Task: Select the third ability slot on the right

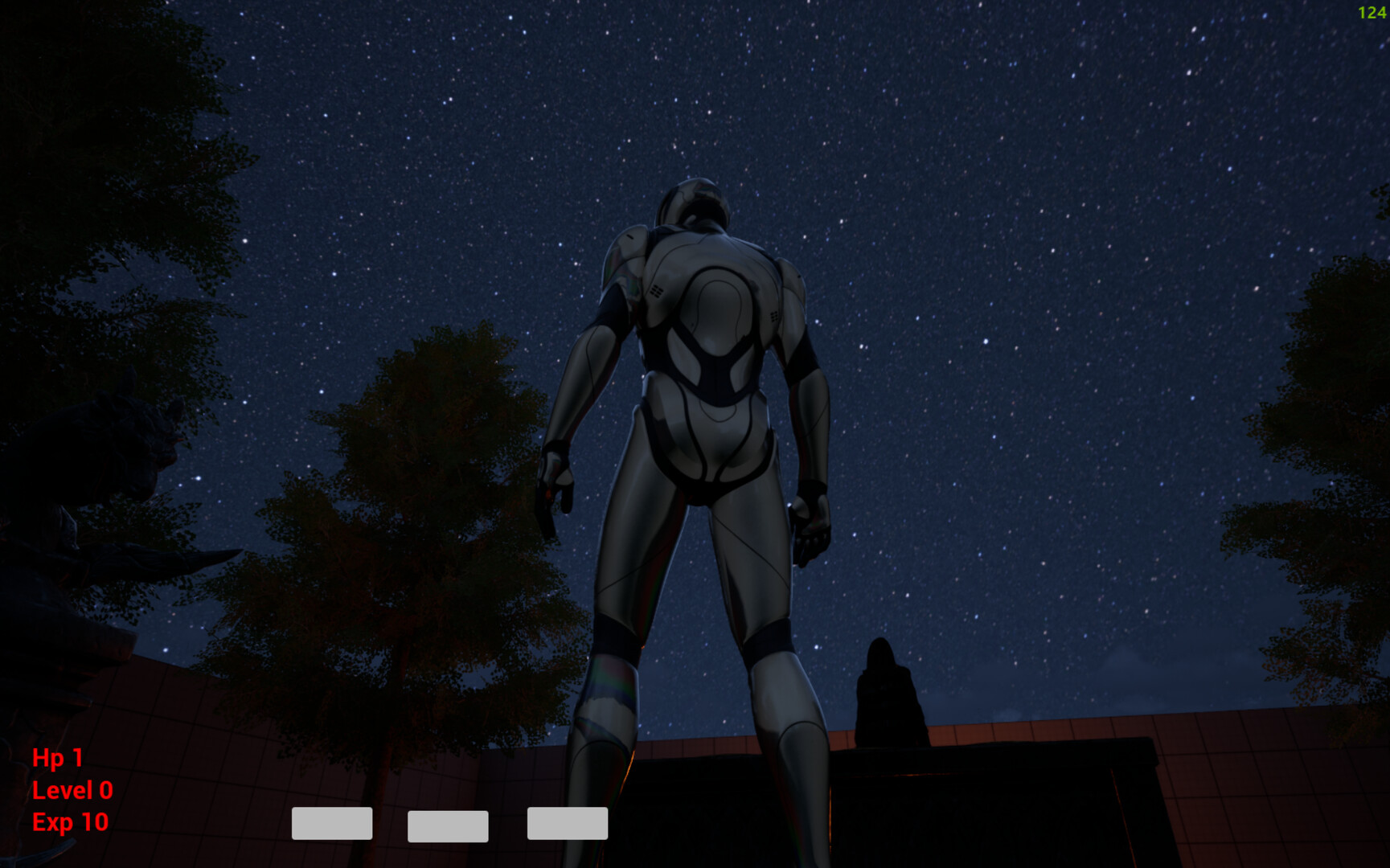Action: pos(567,824)
